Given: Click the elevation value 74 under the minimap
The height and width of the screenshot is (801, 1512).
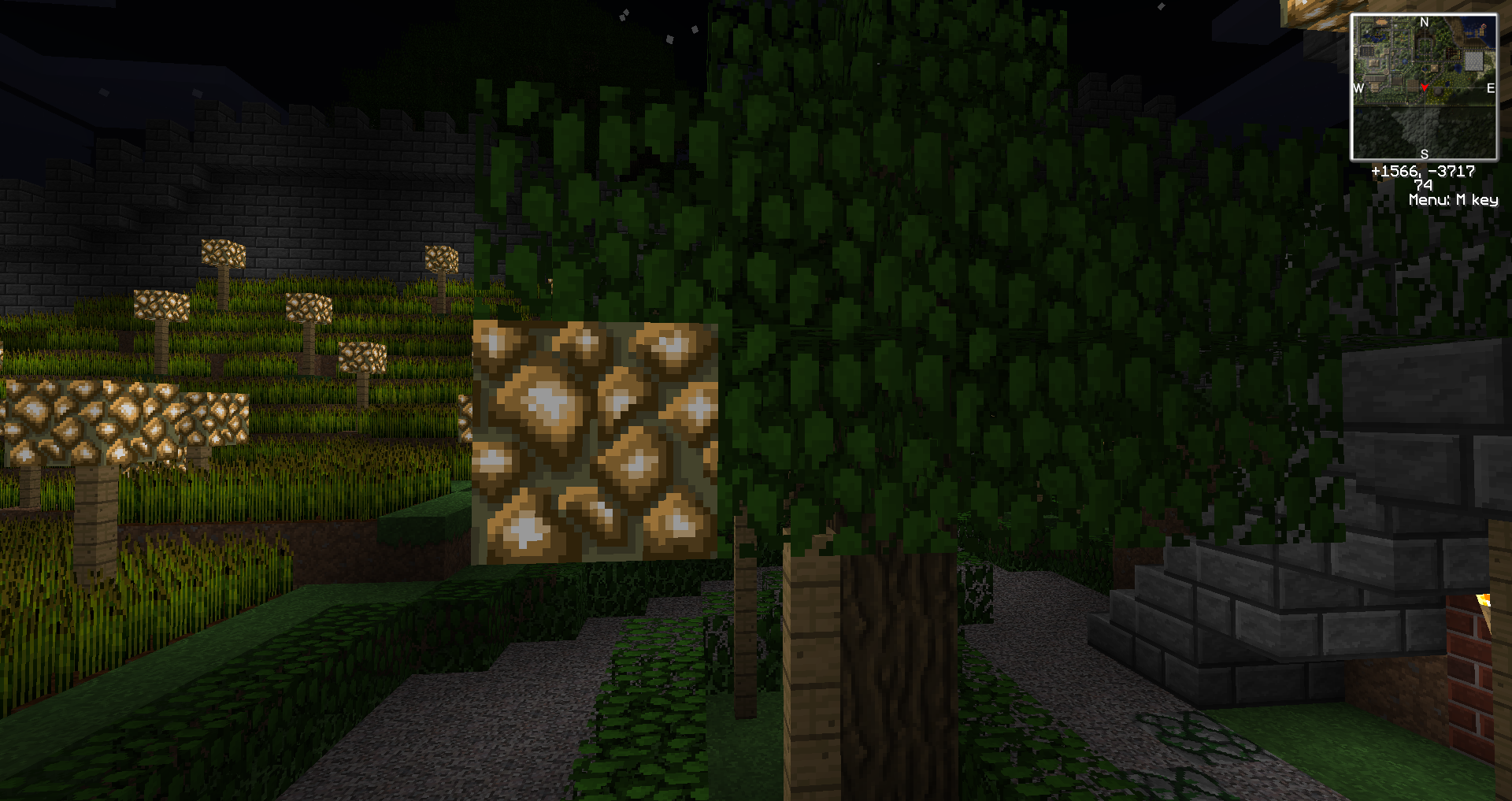Looking at the screenshot, I should 1424,185.
